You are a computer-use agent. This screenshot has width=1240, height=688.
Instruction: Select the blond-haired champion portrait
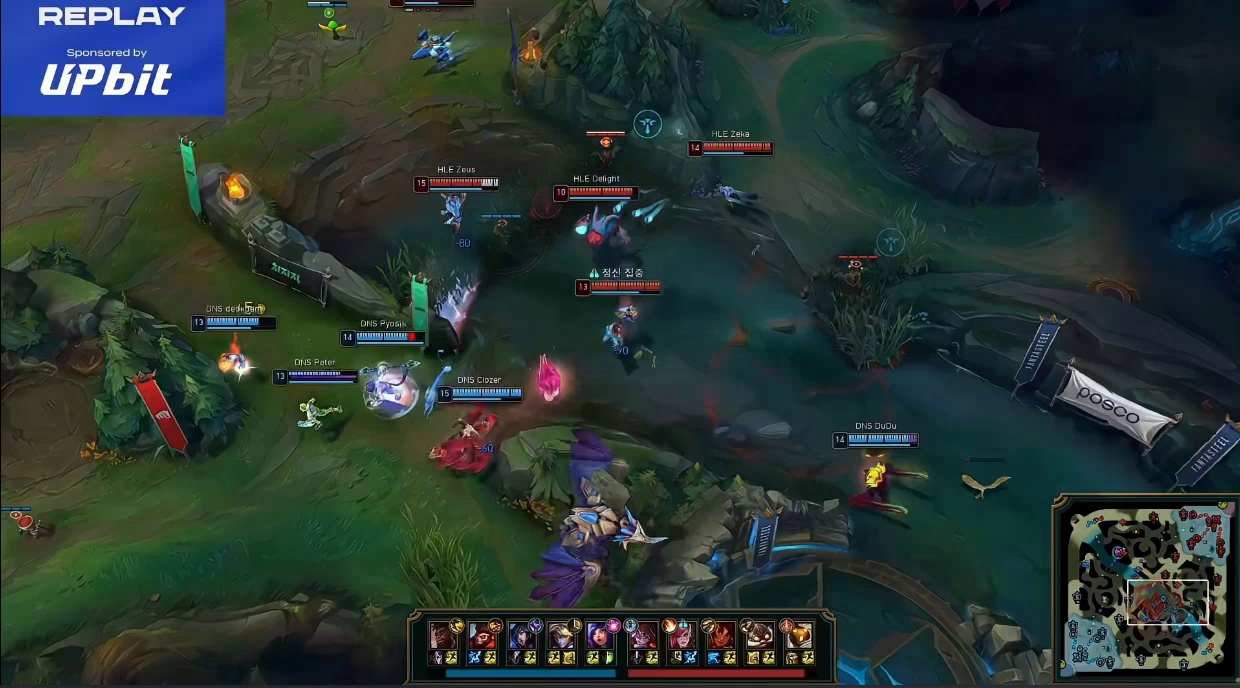[x=561, y=637]
